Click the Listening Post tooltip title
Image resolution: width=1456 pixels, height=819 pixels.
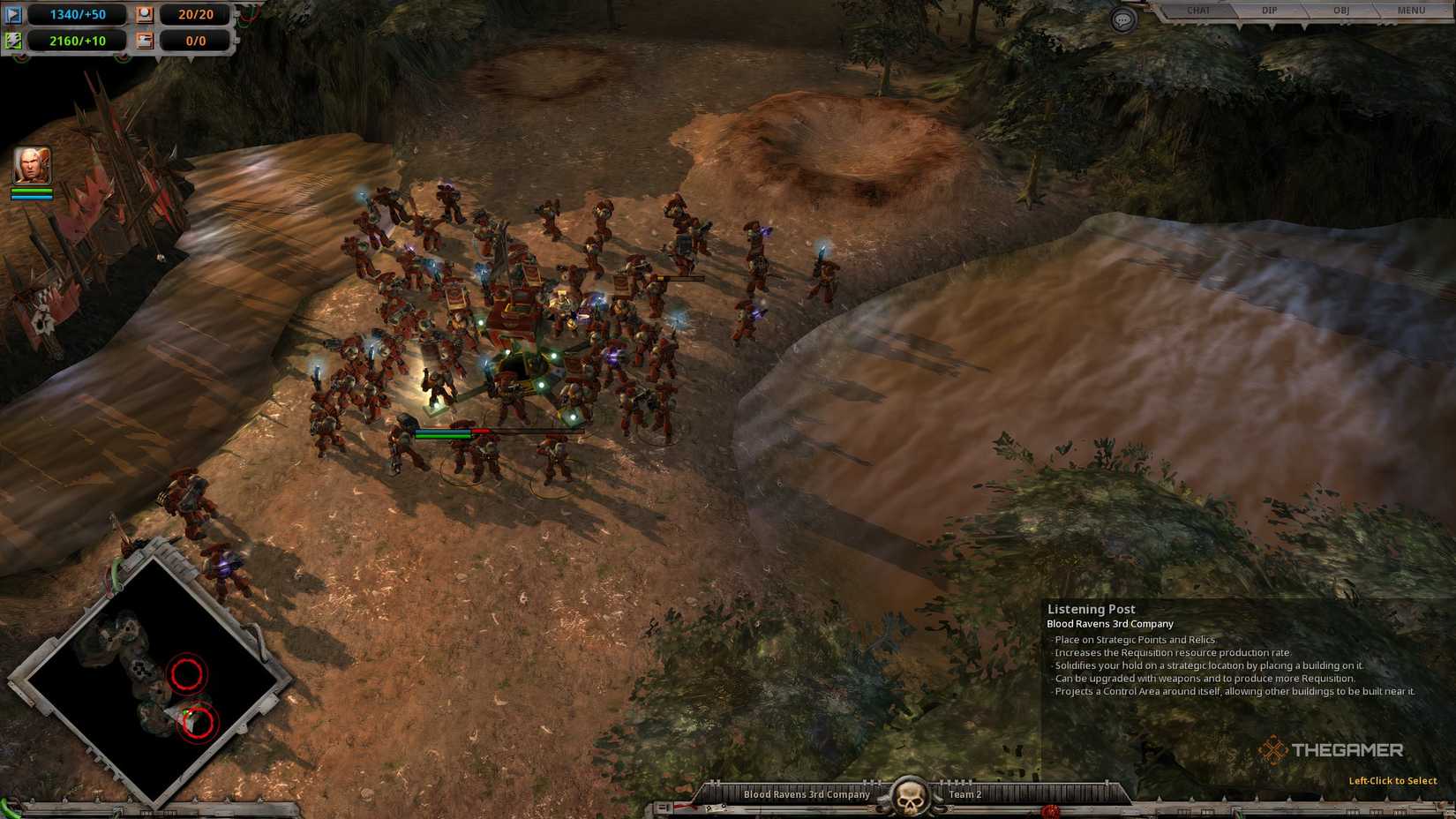tap(1092, 608)
